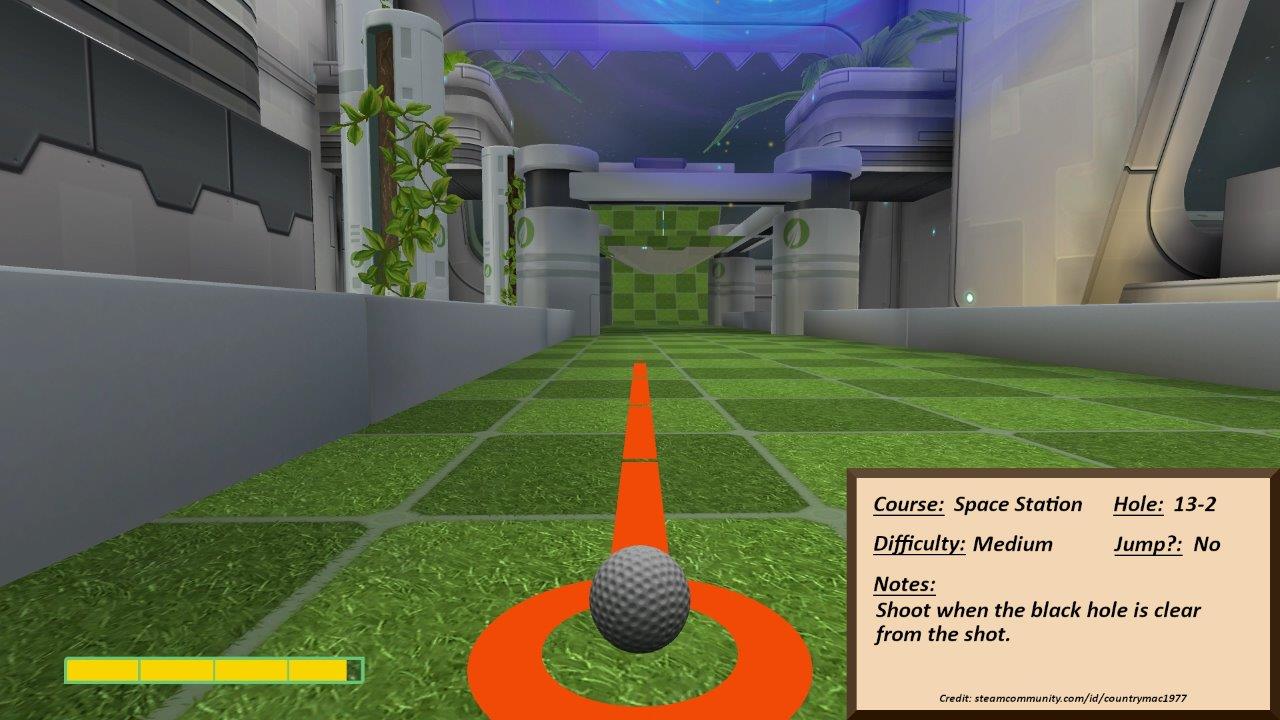Open the steamcommunity.com credit link
The width and height of the screenshot is (1280, 720).
tap(1080, 698)
